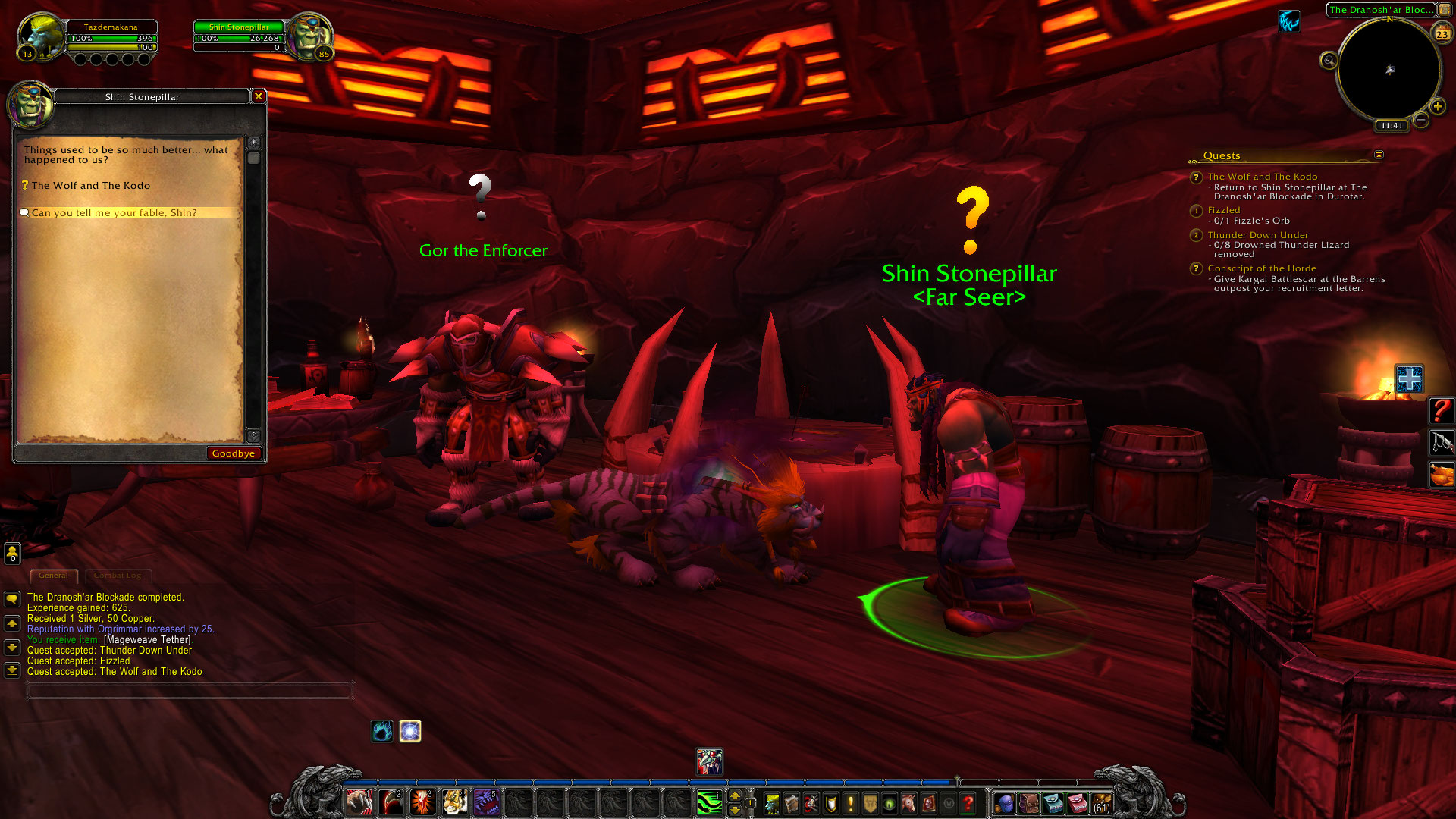1456x819 pixels.
Task: Activate the tiger ability in slot 4
Action: pyautogui.click(x=454, y=802)
